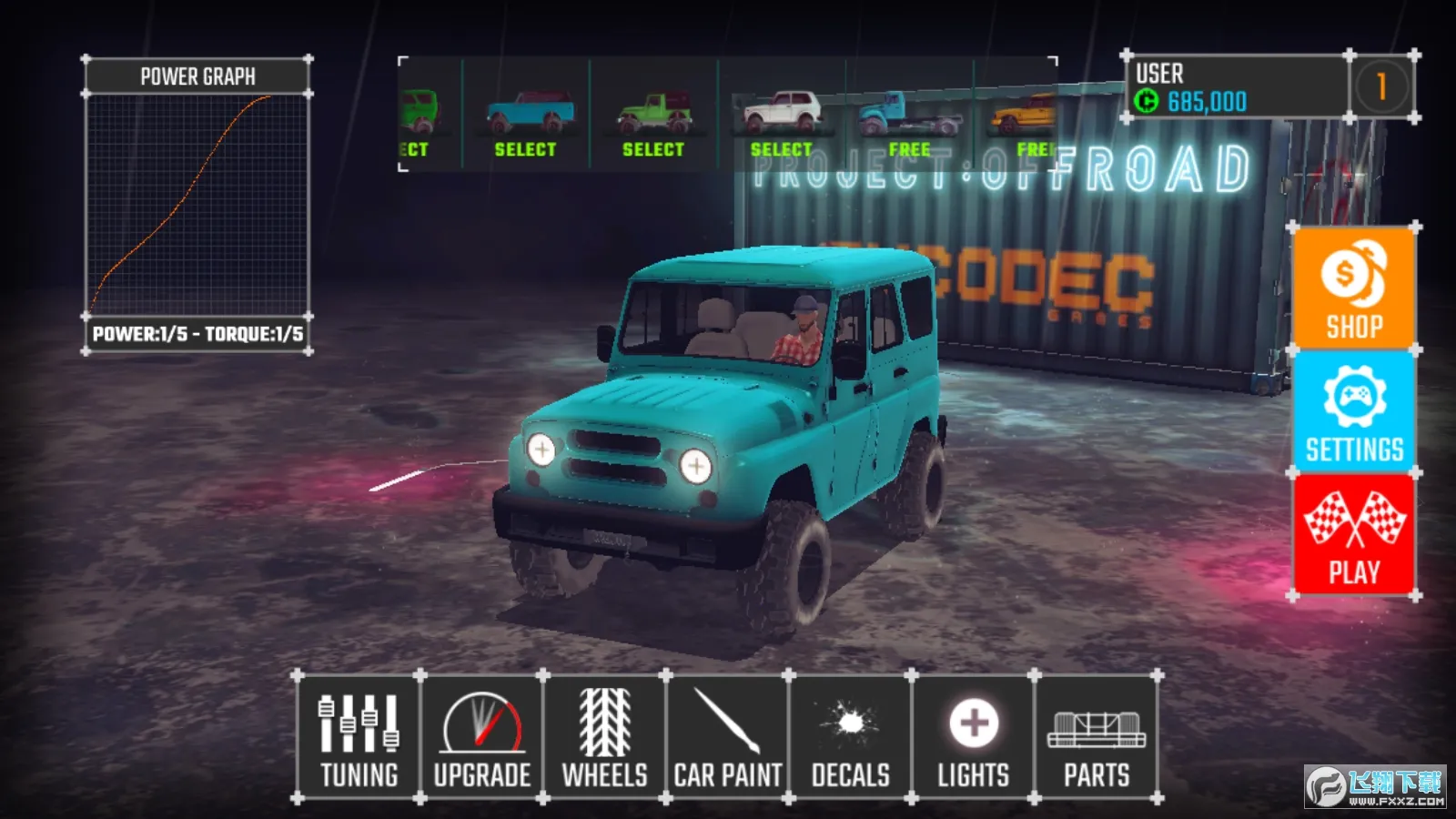
Task: Open the orange Shop button
Action: click(x=1354, y=288)
